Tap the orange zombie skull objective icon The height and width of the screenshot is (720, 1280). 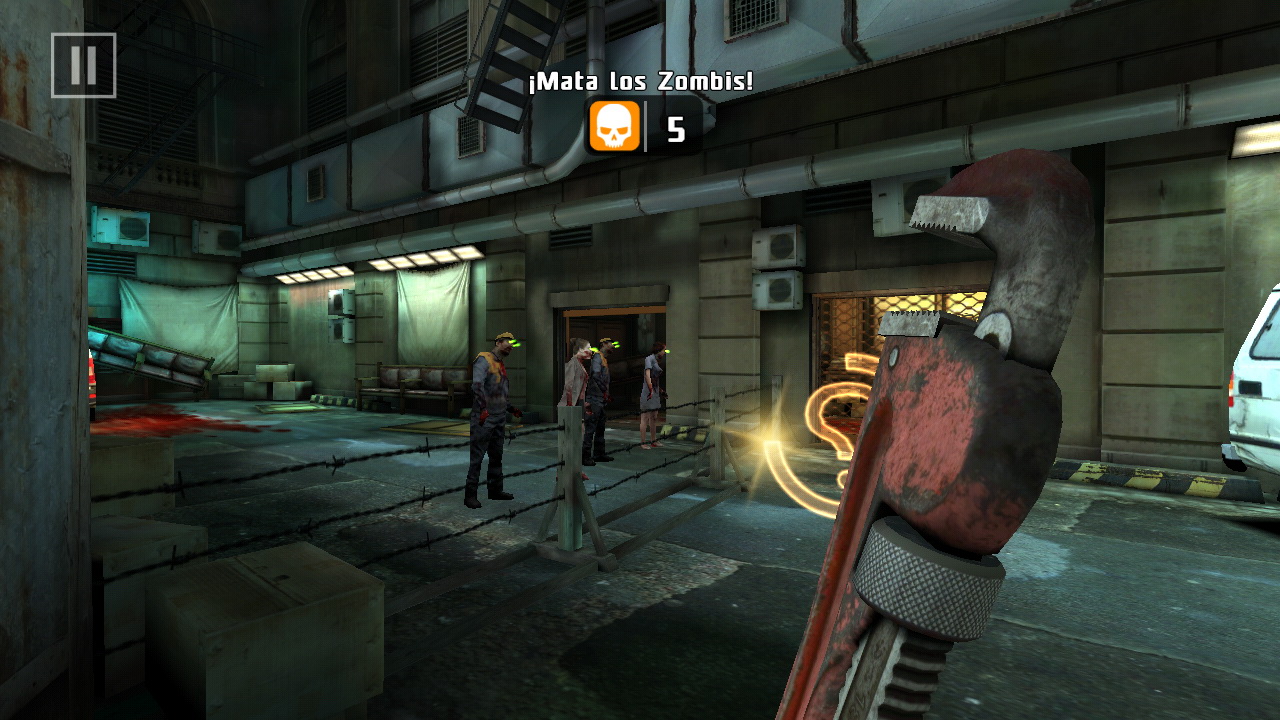tap(614, 127)
